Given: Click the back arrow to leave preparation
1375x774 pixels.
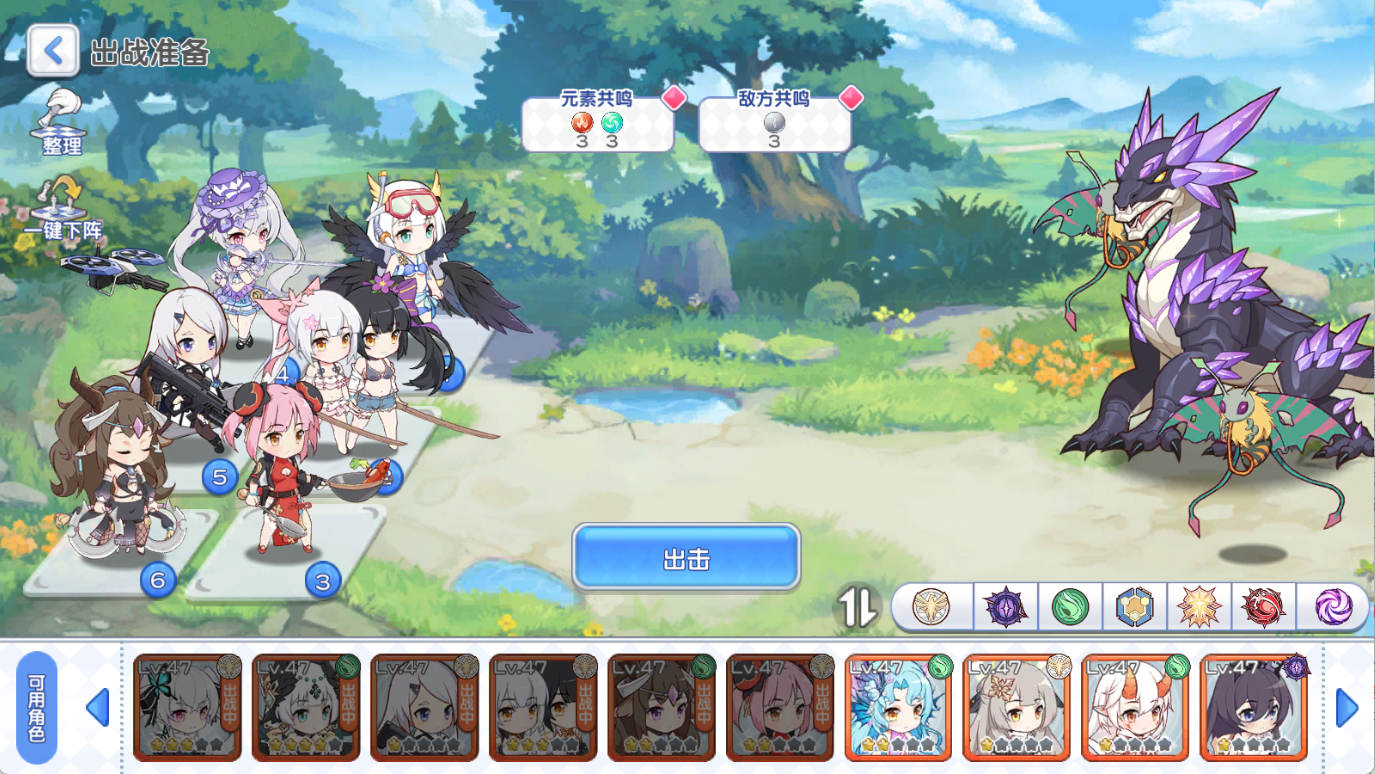Looking at the screenshot, I should click(52, 50).
